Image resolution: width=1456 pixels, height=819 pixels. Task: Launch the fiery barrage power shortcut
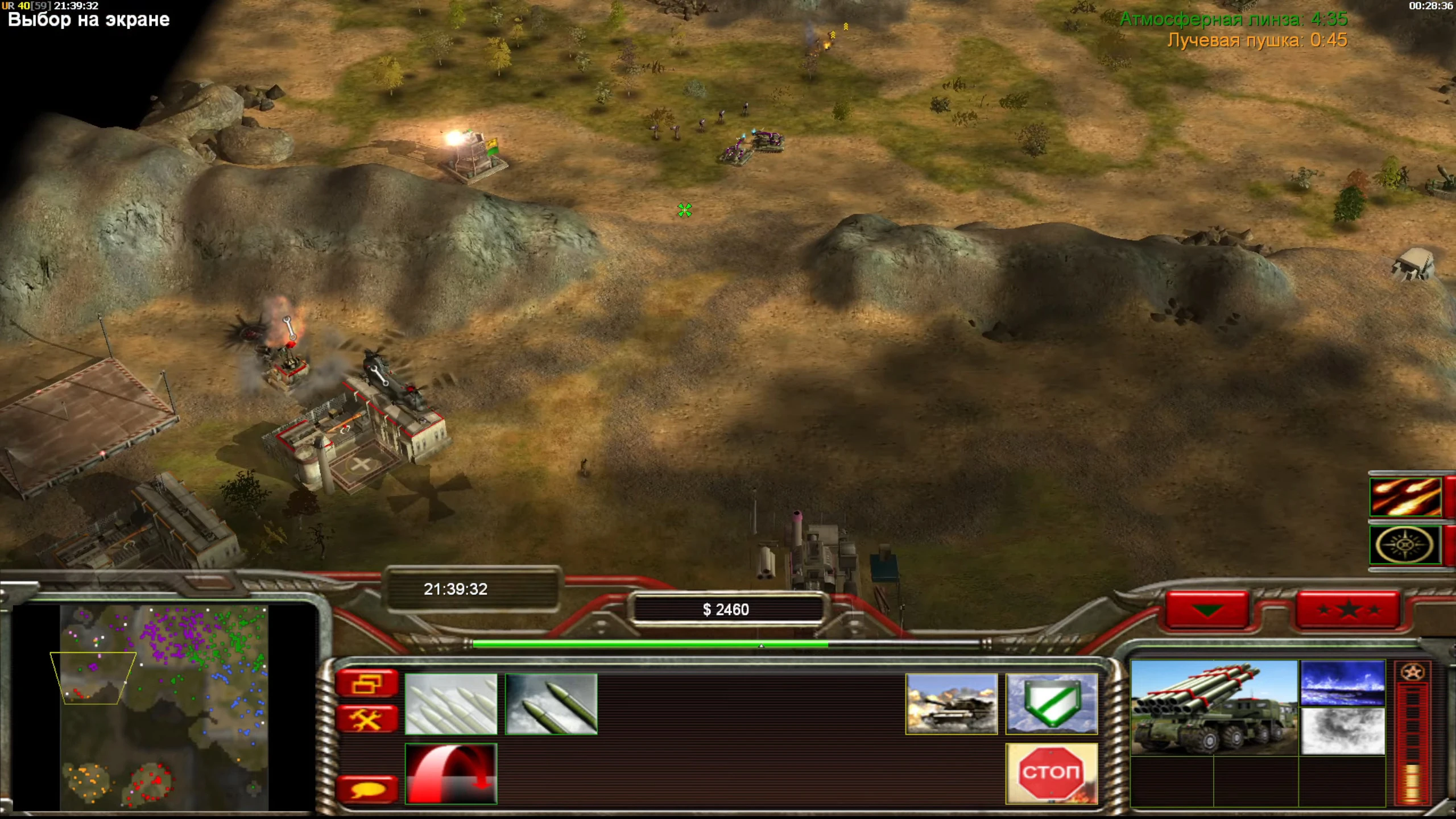tap(1405, 497)
